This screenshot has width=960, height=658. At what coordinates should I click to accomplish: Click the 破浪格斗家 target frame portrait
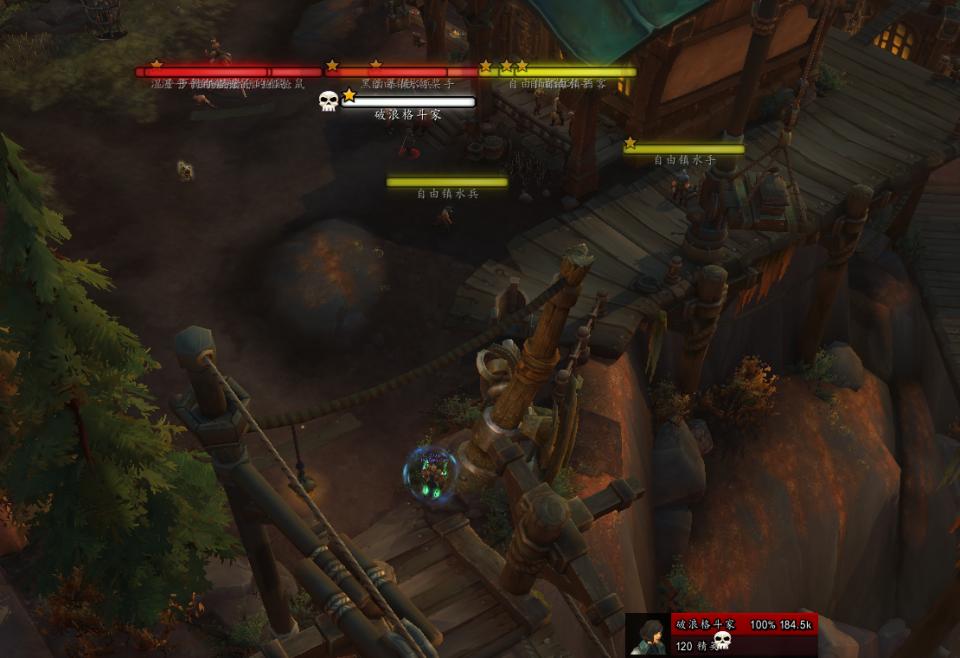click(647, 635)
